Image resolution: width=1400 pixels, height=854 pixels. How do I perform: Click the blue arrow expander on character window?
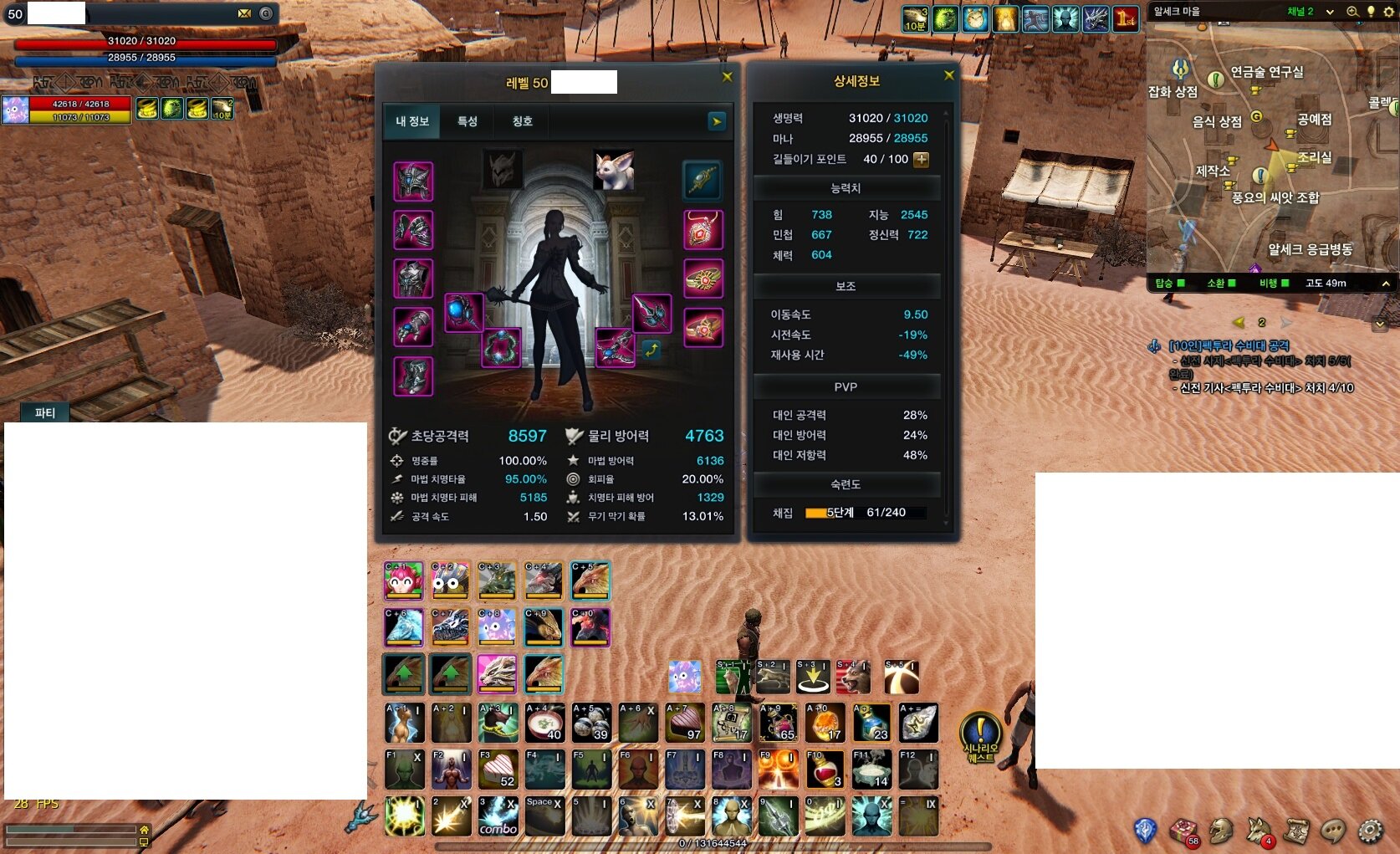click(716, 121)
